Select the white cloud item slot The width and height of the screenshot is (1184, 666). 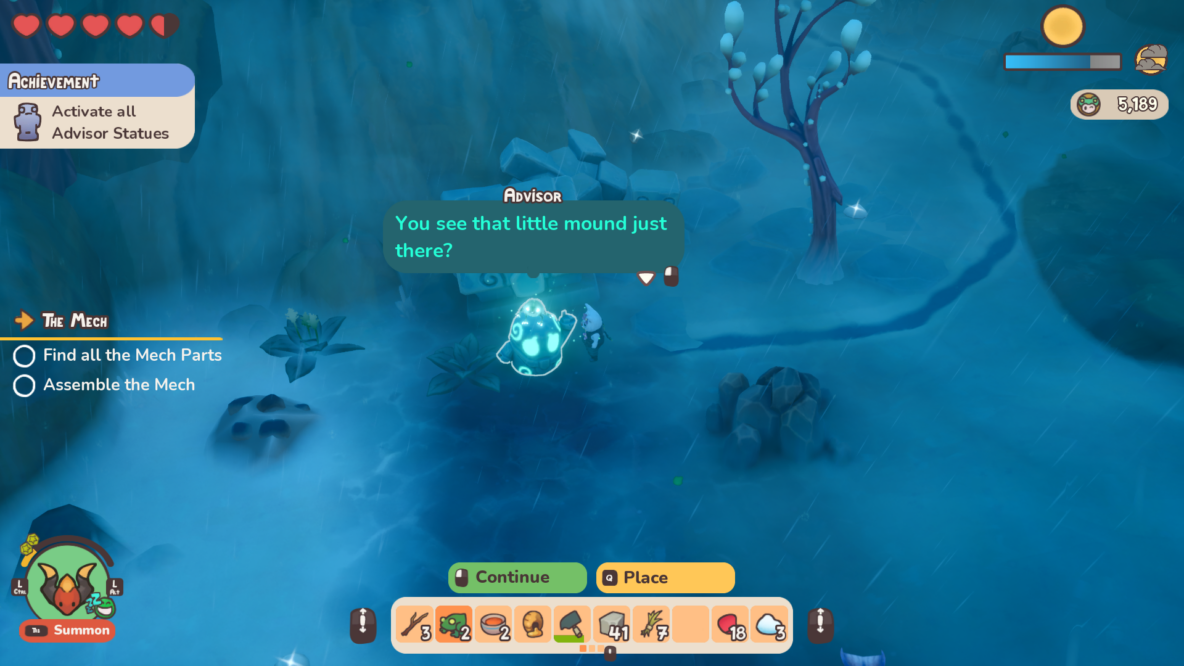click(x=769, y=624)
